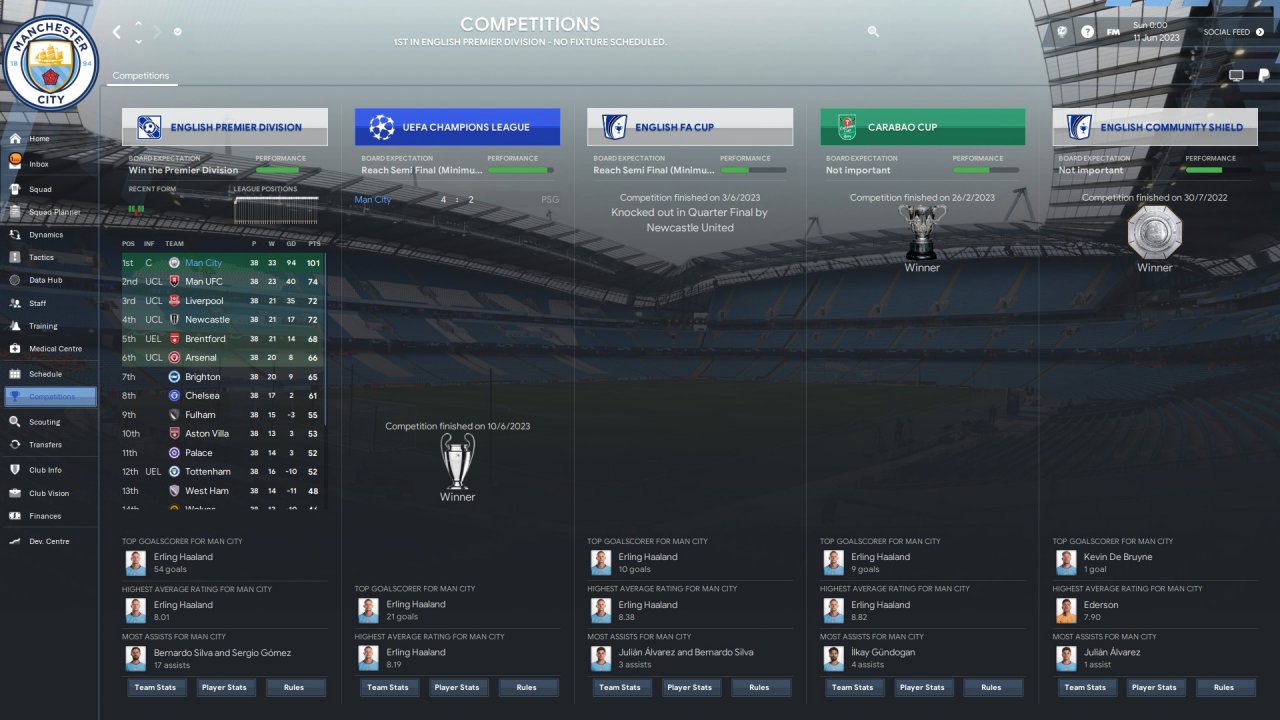The height and width of the screenshot is (720, 1280).
Task: Navigate to Scouting
Action: pyautogui.click(x=44, y=422)
